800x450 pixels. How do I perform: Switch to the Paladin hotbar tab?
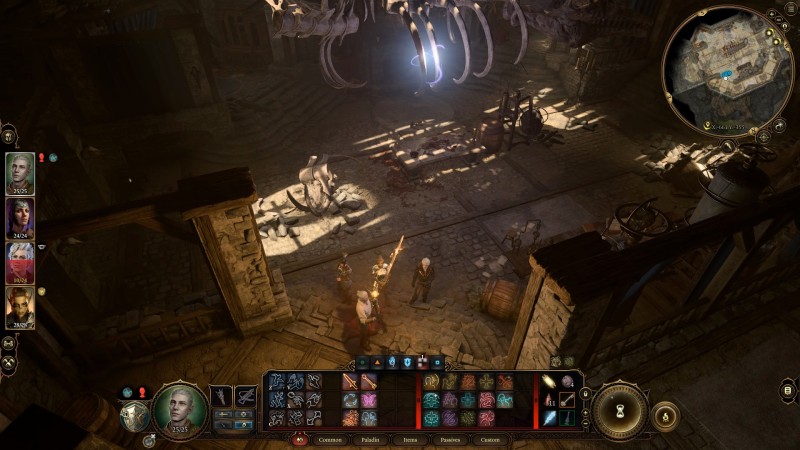coord(368,440)
